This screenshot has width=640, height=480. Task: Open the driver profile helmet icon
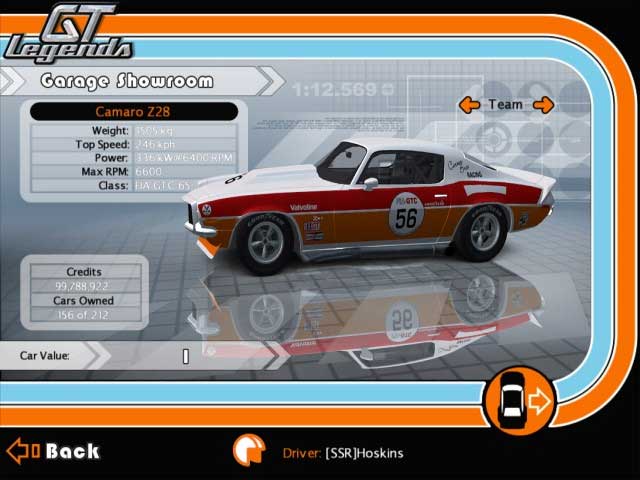point(249,451)
